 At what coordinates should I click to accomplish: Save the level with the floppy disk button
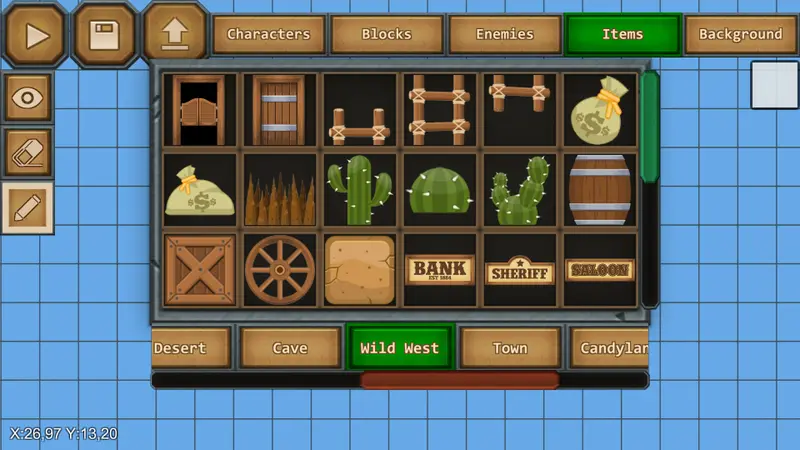click(x=104, y=35)
